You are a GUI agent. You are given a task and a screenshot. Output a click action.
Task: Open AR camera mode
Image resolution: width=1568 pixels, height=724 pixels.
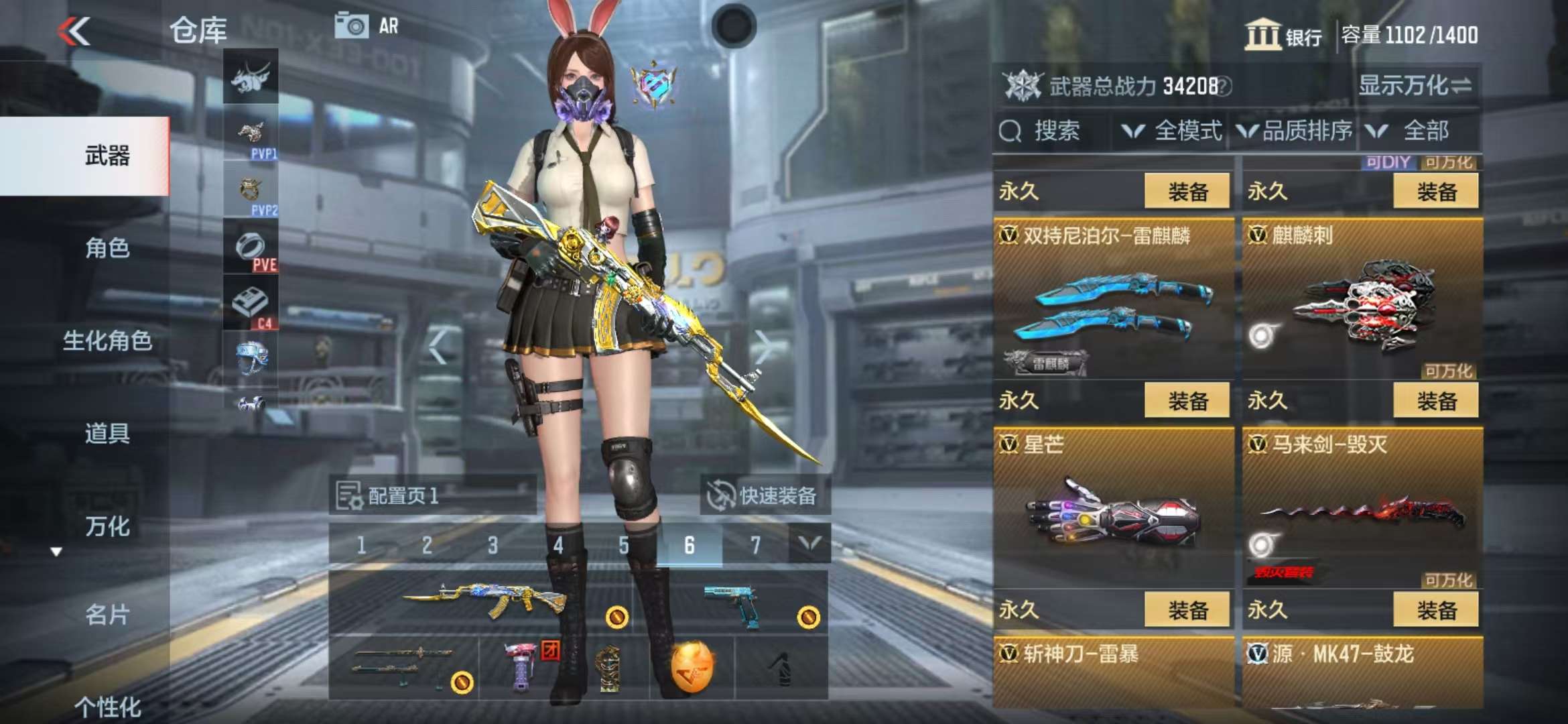367,27
